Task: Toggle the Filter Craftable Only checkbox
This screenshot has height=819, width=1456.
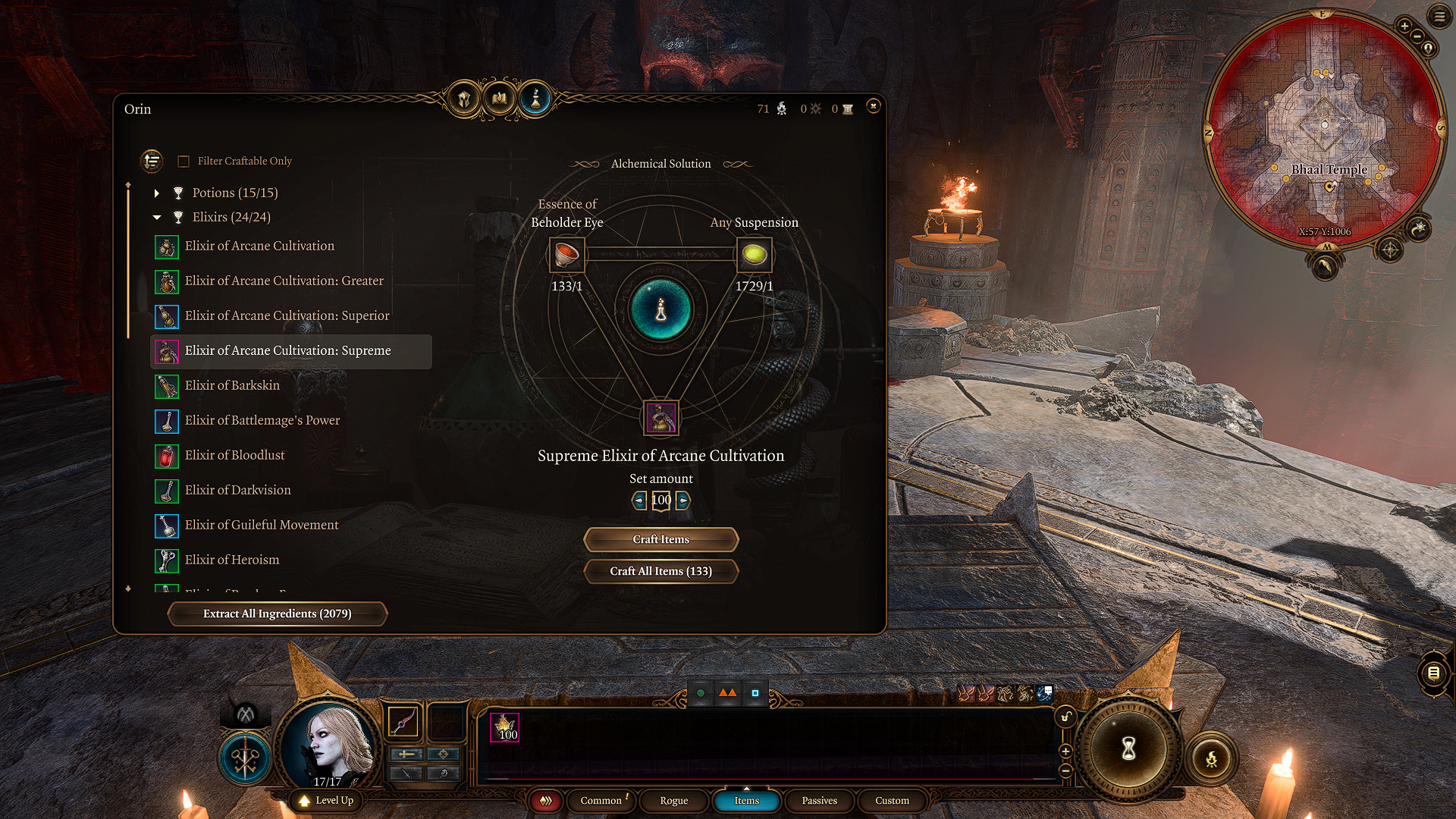Action: [x=184, y=162]
